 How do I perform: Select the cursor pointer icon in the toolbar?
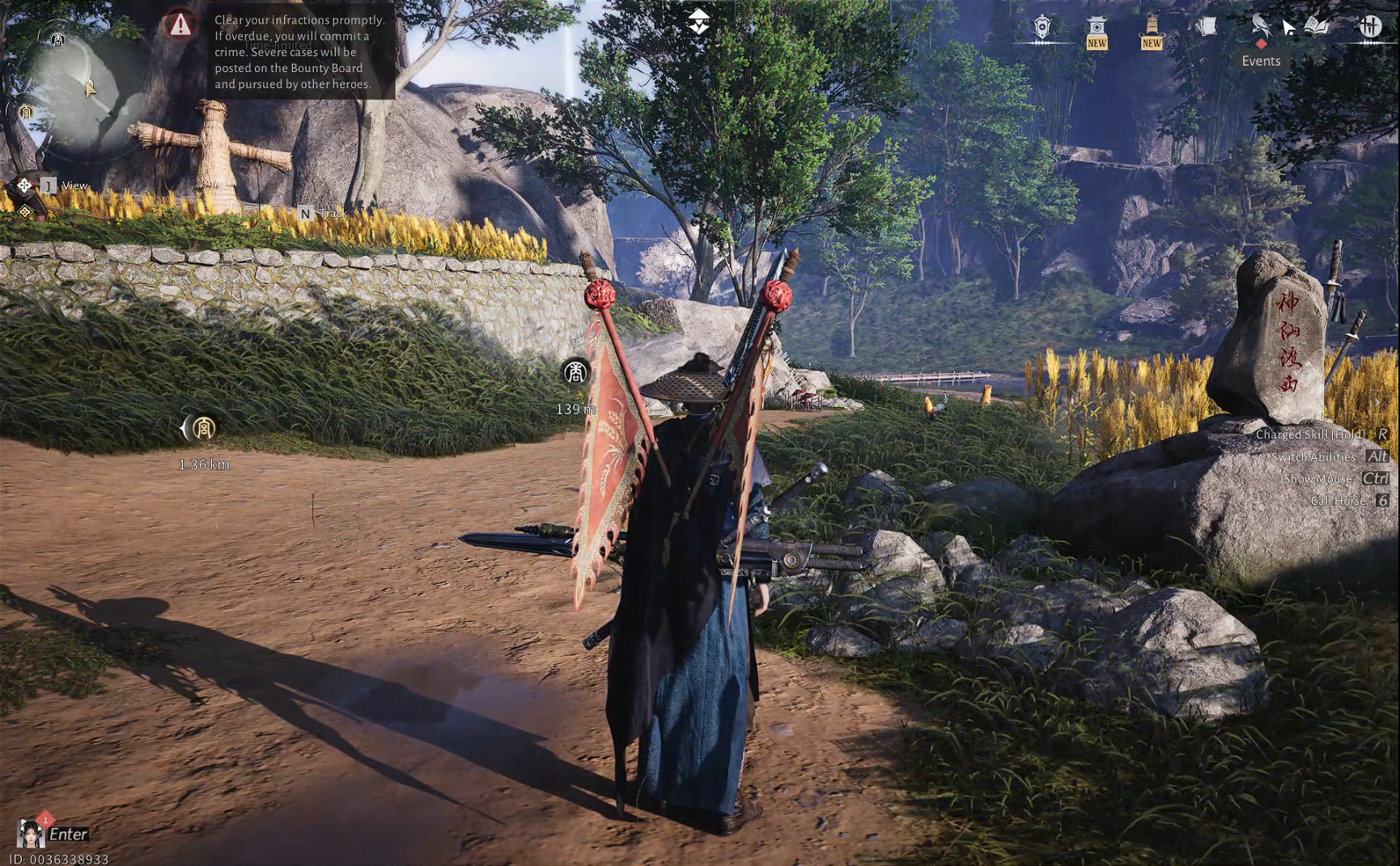tap(1288, 25)
